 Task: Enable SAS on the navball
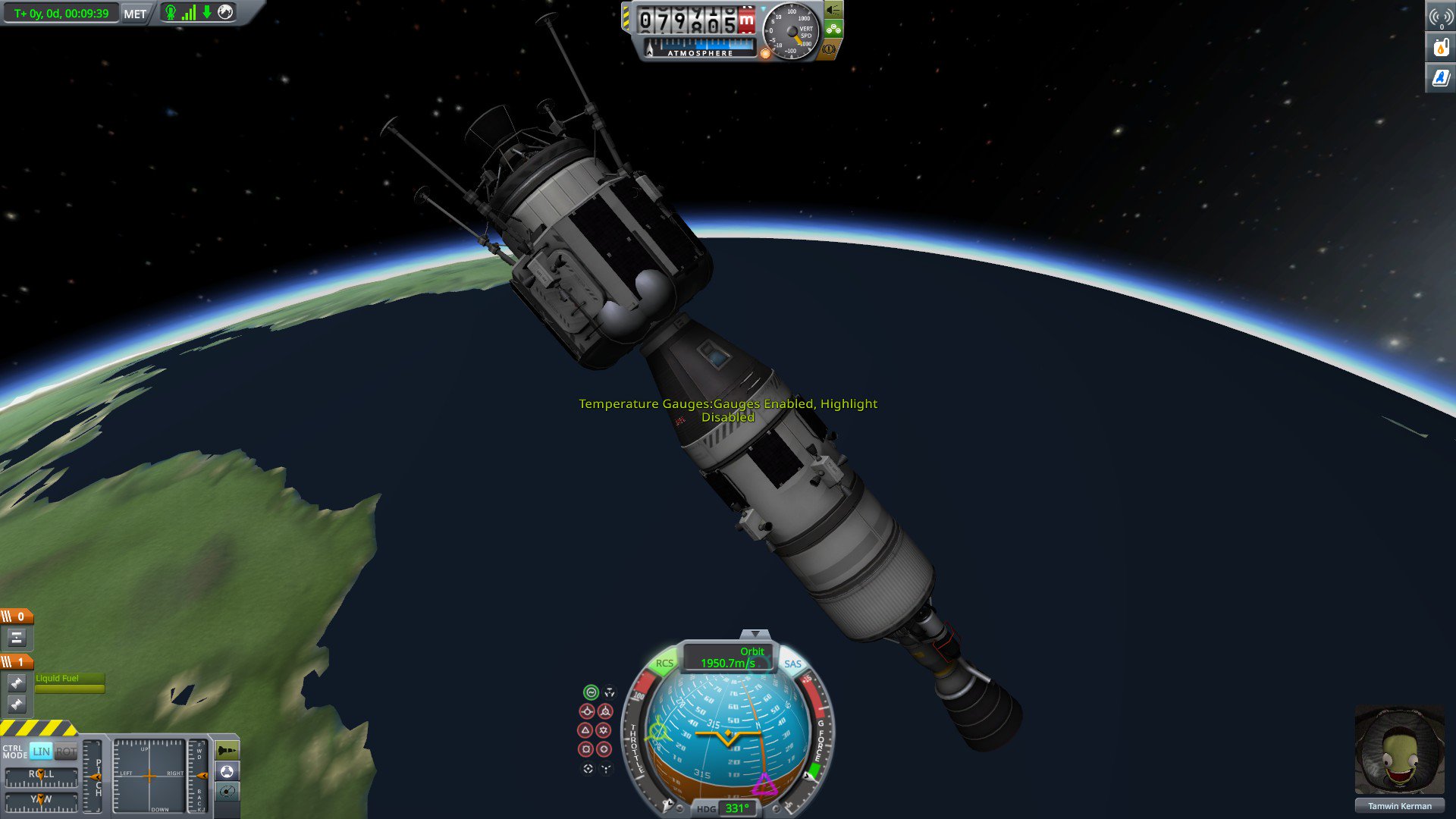tap(794, 663)
